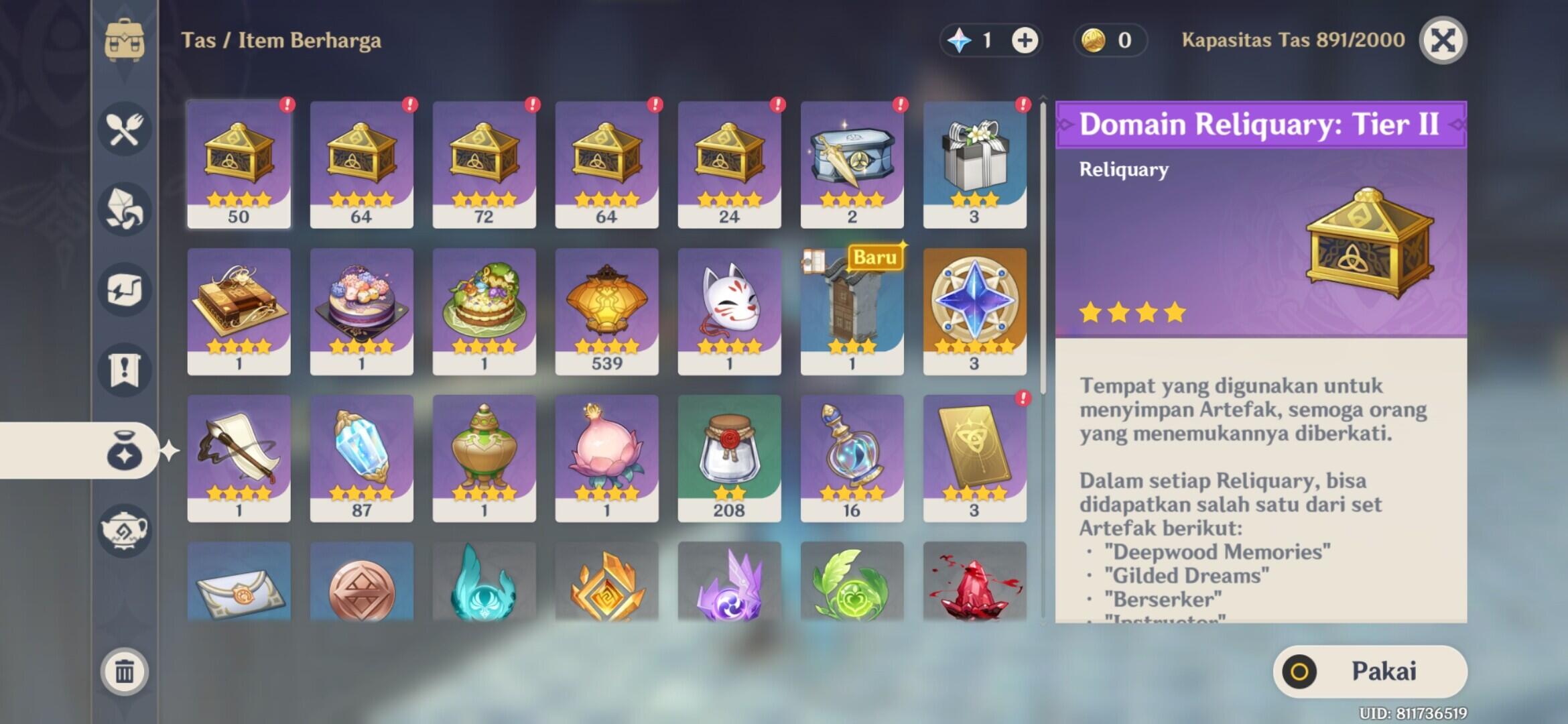Select the white fox mask item

tap(729, 311)
